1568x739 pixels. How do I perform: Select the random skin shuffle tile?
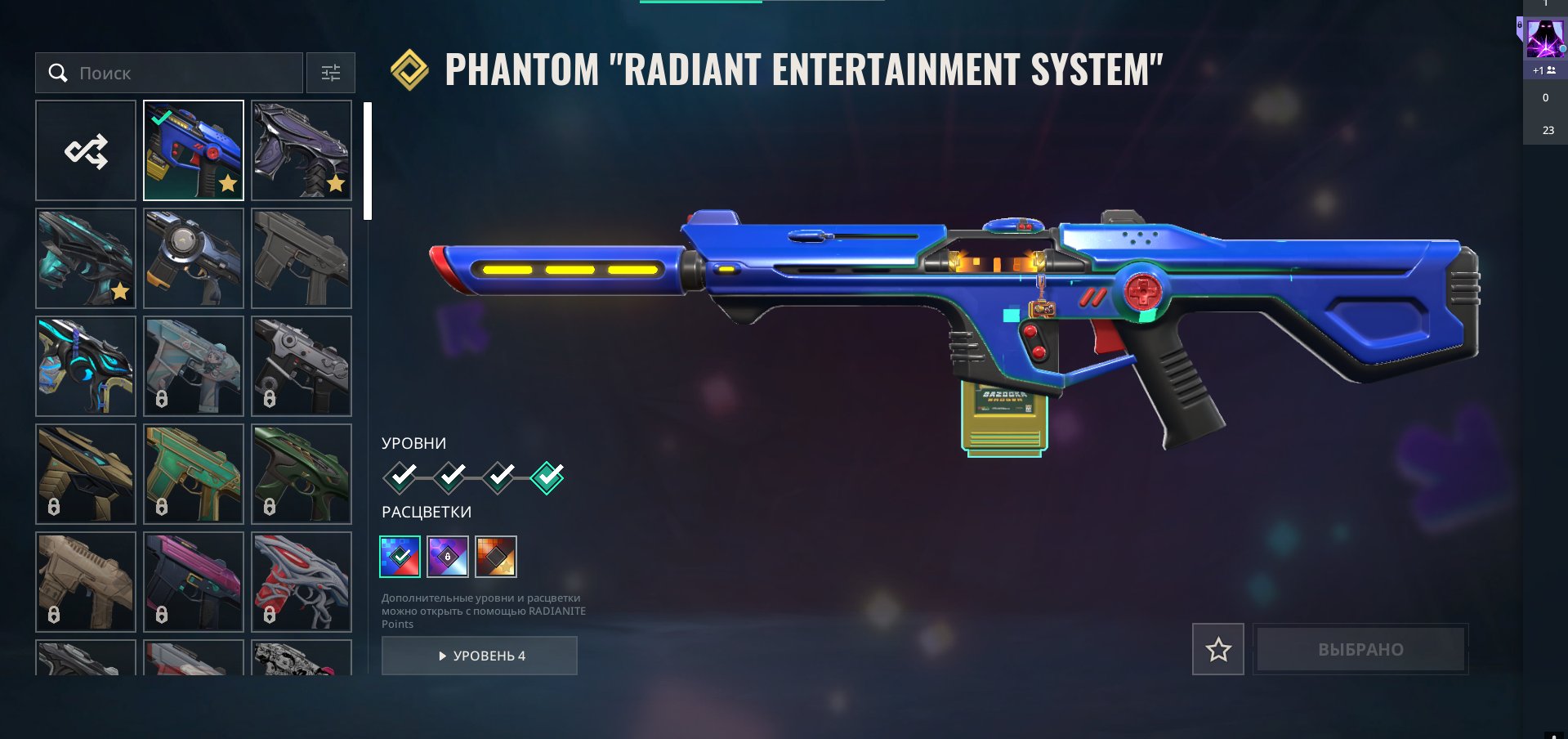pos(86,150)
